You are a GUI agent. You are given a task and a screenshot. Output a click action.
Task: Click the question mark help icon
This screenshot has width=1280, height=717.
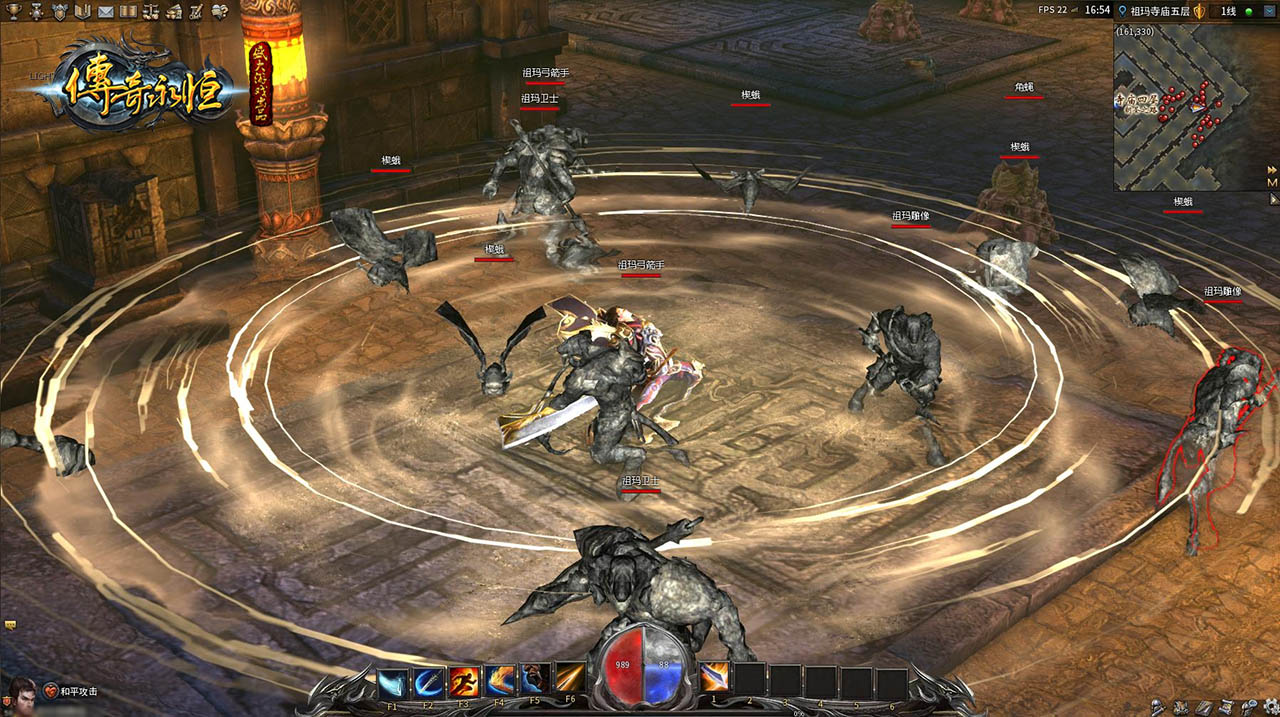219,12
